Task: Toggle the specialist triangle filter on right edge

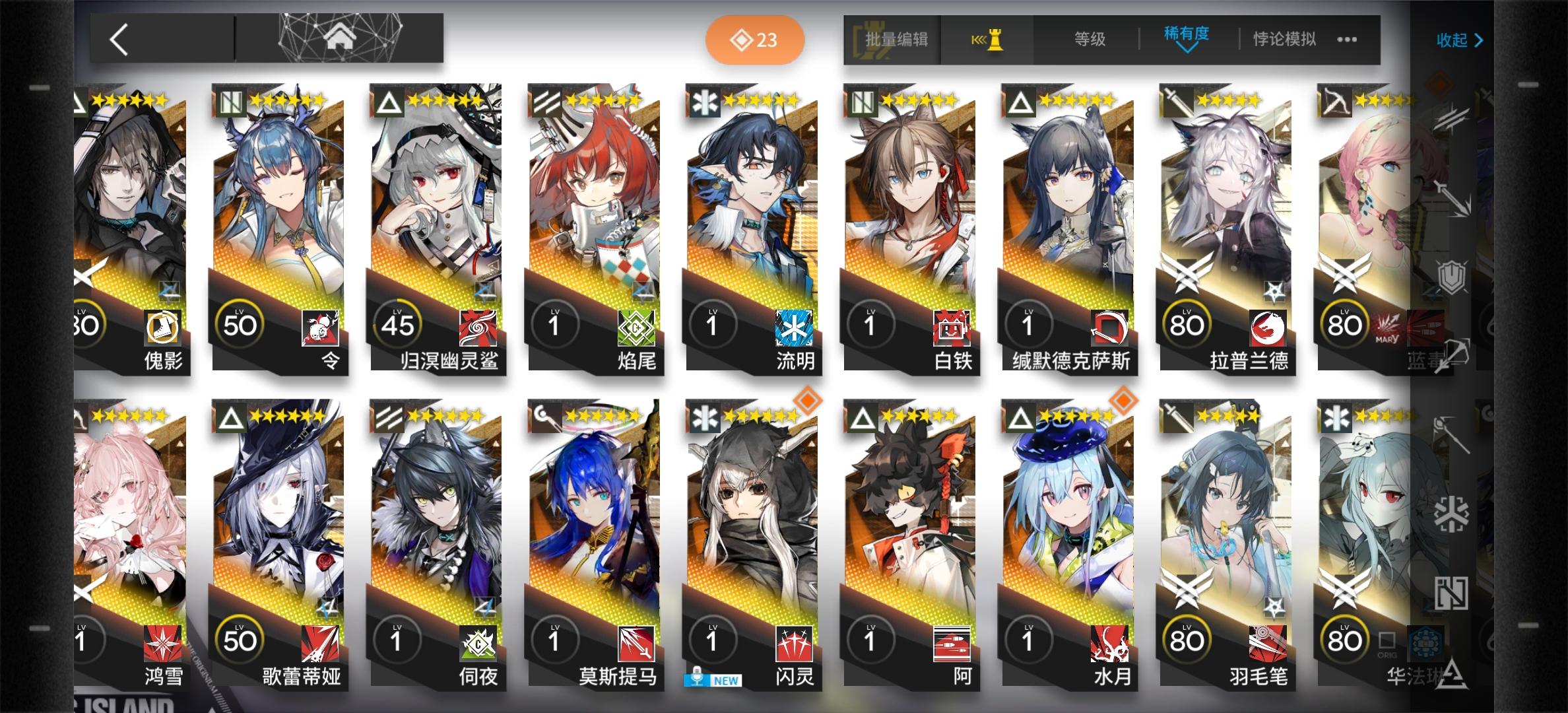Action: tap(1452, 672)
